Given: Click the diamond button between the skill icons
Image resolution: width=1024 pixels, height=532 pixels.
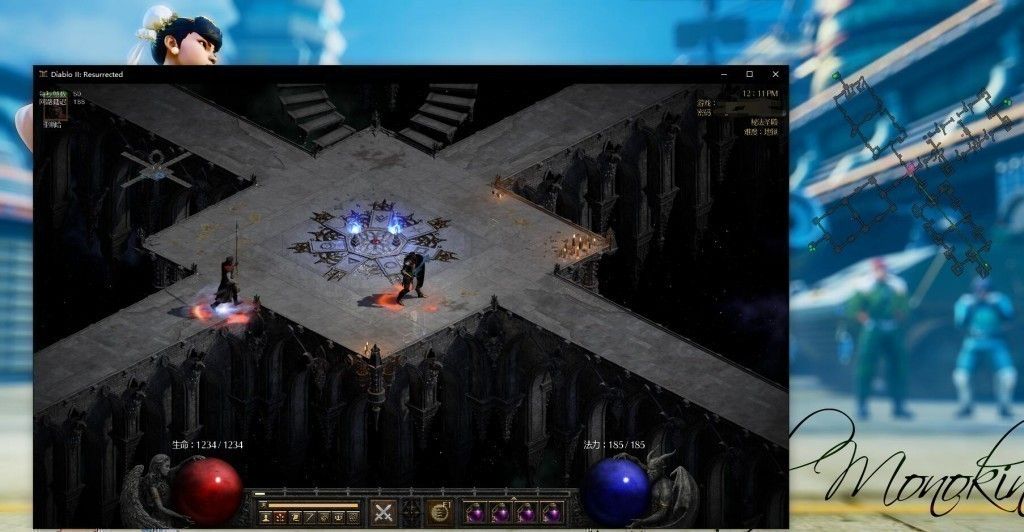Looking at the screenshot, I should [412, 513].
